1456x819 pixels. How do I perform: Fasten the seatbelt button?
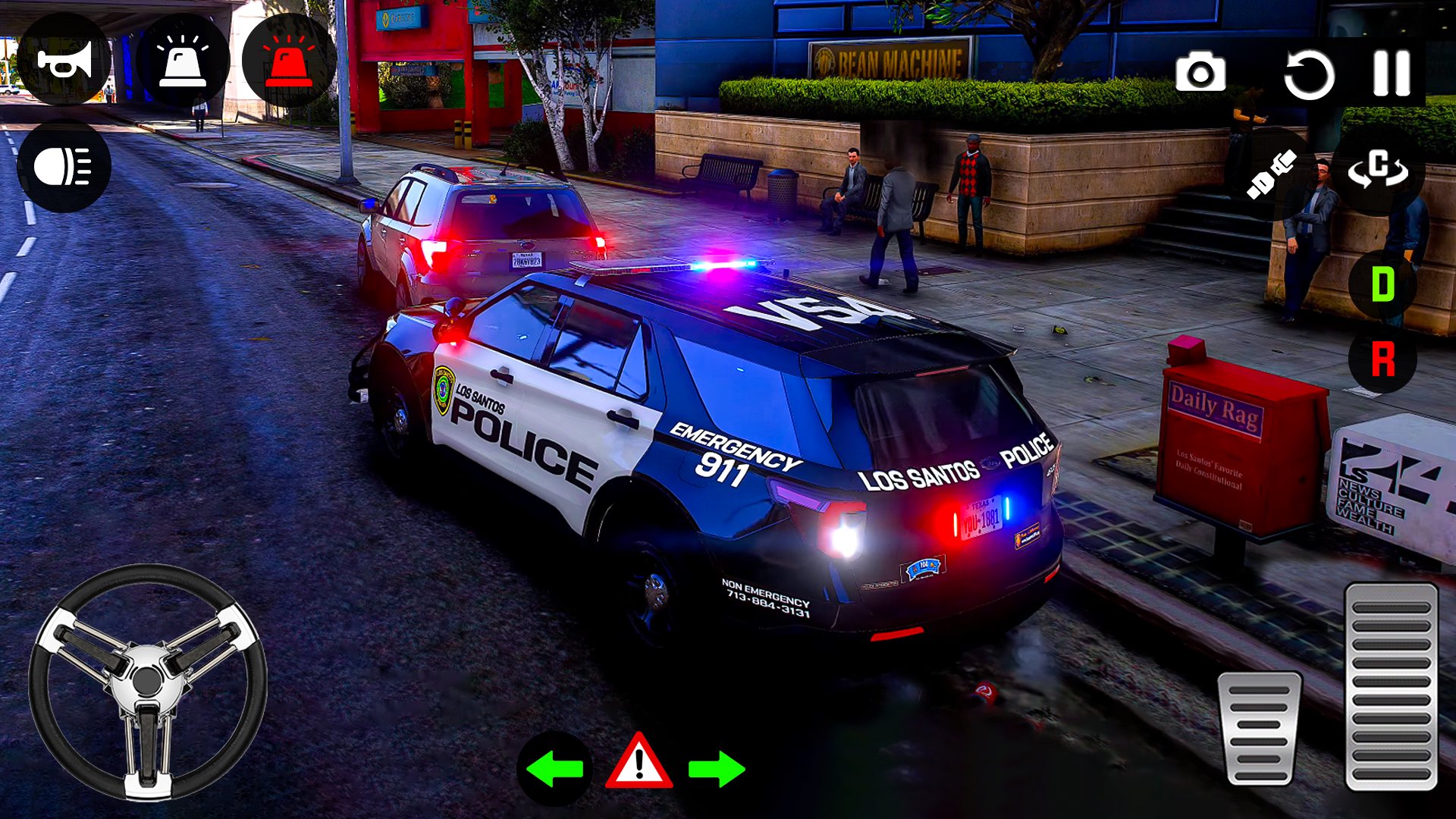(1271, 174)
